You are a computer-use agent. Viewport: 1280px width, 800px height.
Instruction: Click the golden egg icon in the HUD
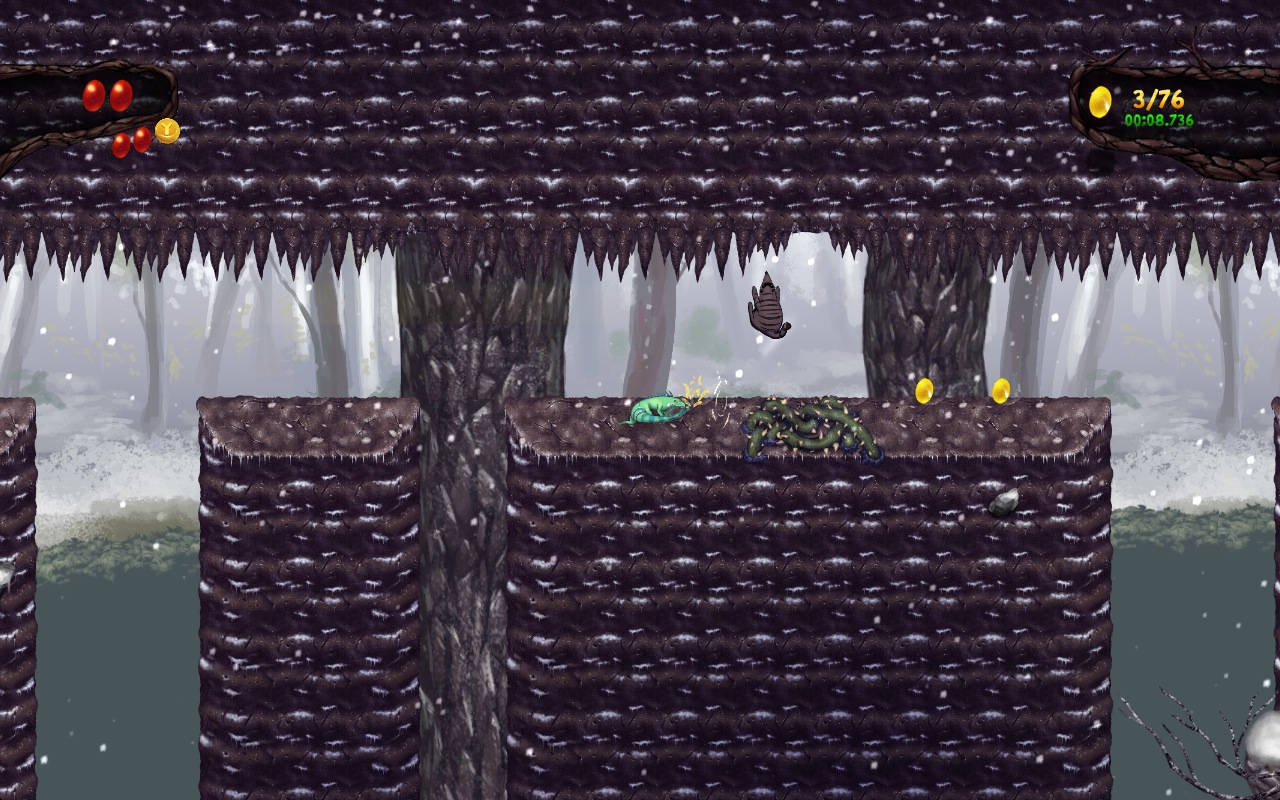click(1101, 99)
